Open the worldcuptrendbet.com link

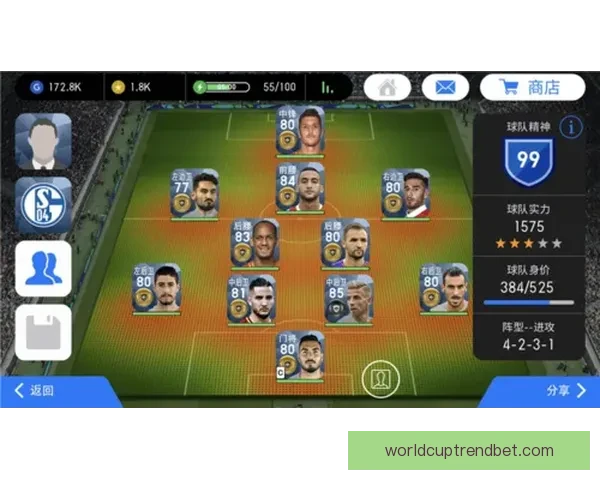[x=469, y=450]
